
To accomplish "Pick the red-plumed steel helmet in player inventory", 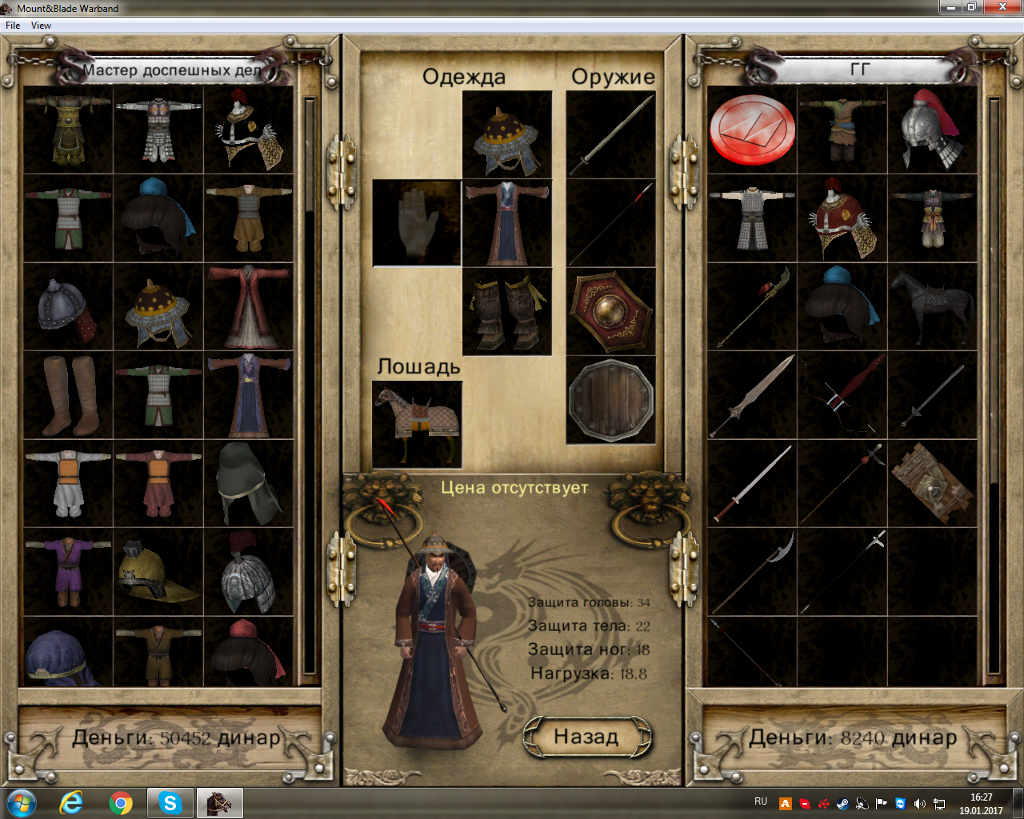I will 932,130.
